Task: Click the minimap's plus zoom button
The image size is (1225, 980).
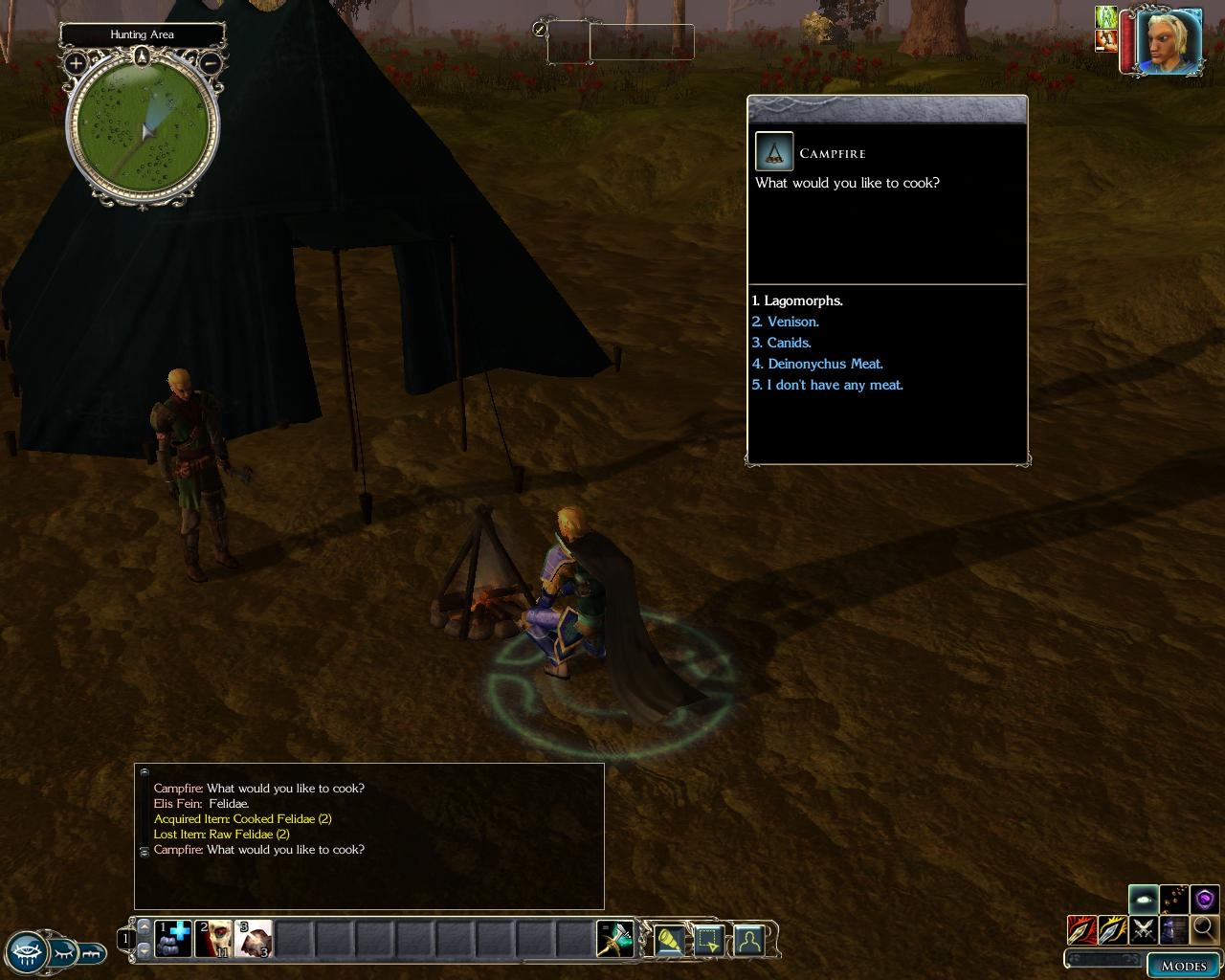Action: (x=76, y=64)
